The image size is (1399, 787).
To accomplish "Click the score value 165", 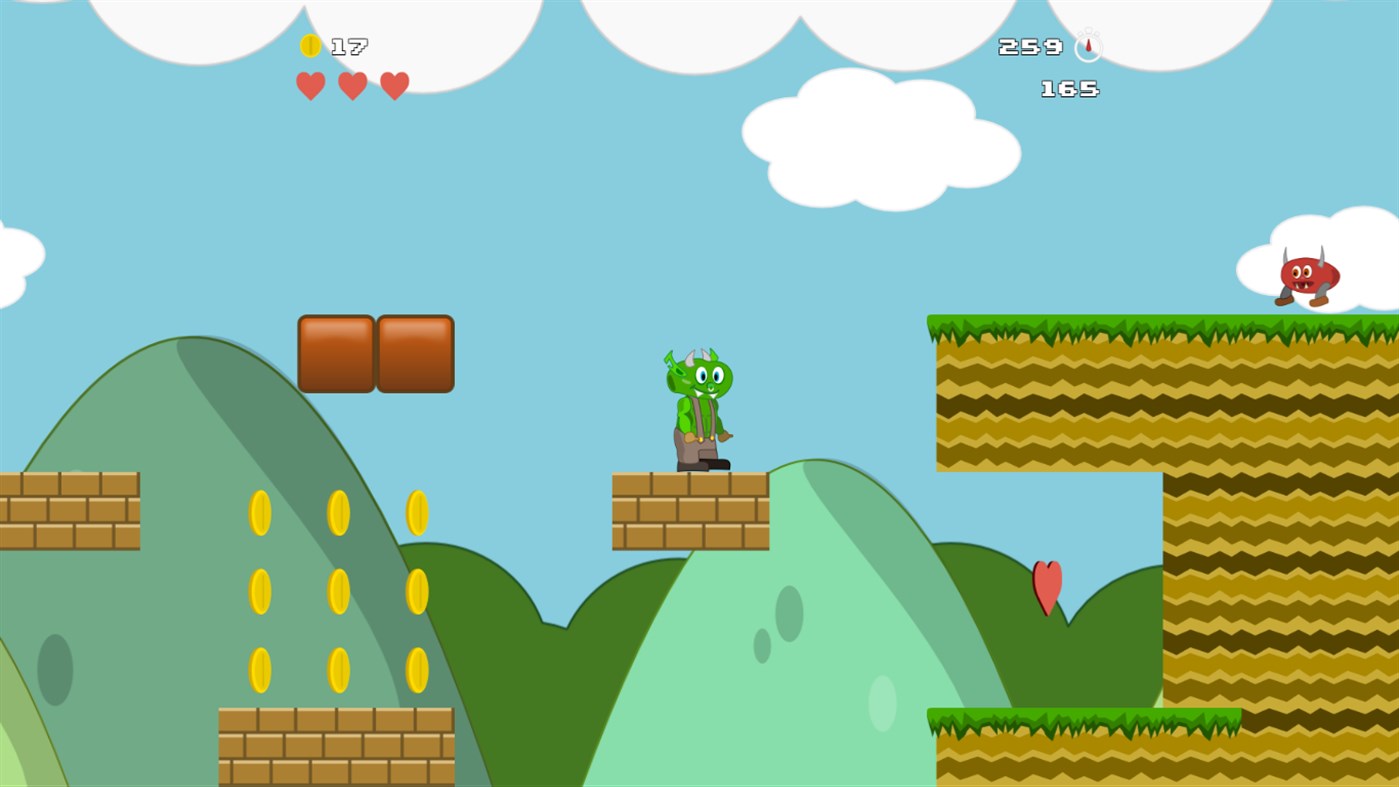I will [1068, 89].
